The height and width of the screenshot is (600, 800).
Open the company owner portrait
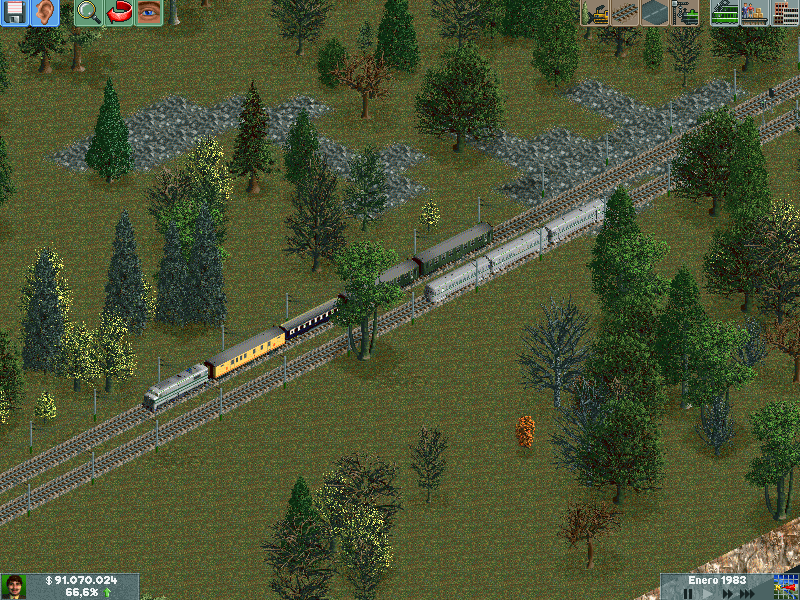pos(14,586)
